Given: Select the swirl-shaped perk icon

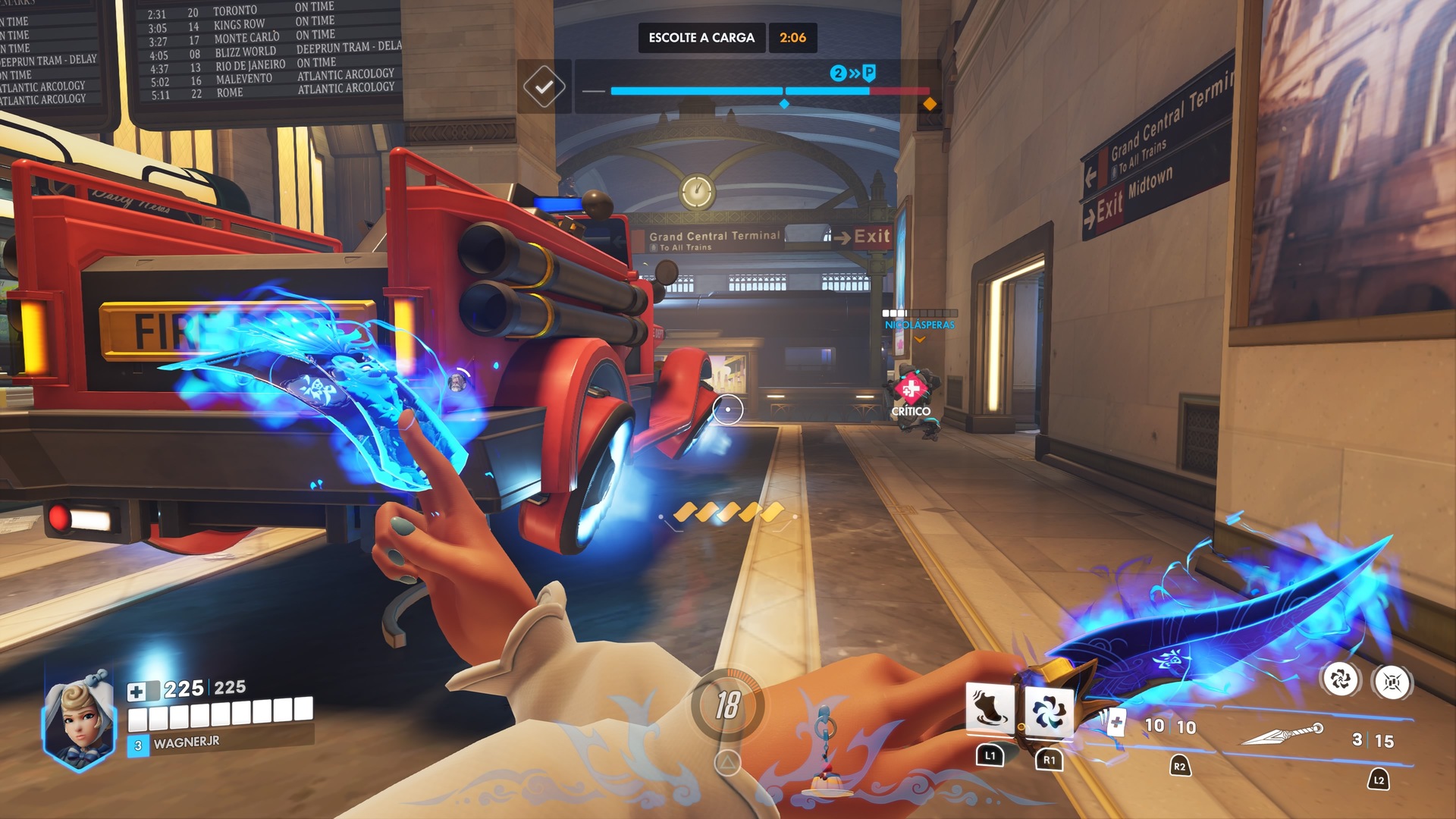Looking at the screenshot, I should tap(1341, 679).
